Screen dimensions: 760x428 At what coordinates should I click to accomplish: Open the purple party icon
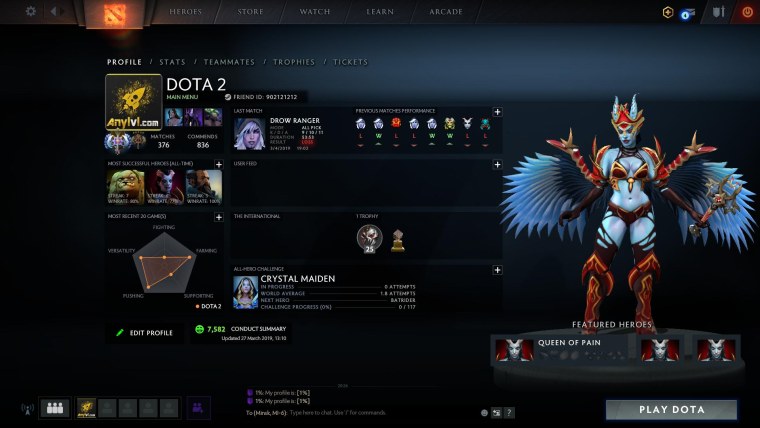(199, 408)
